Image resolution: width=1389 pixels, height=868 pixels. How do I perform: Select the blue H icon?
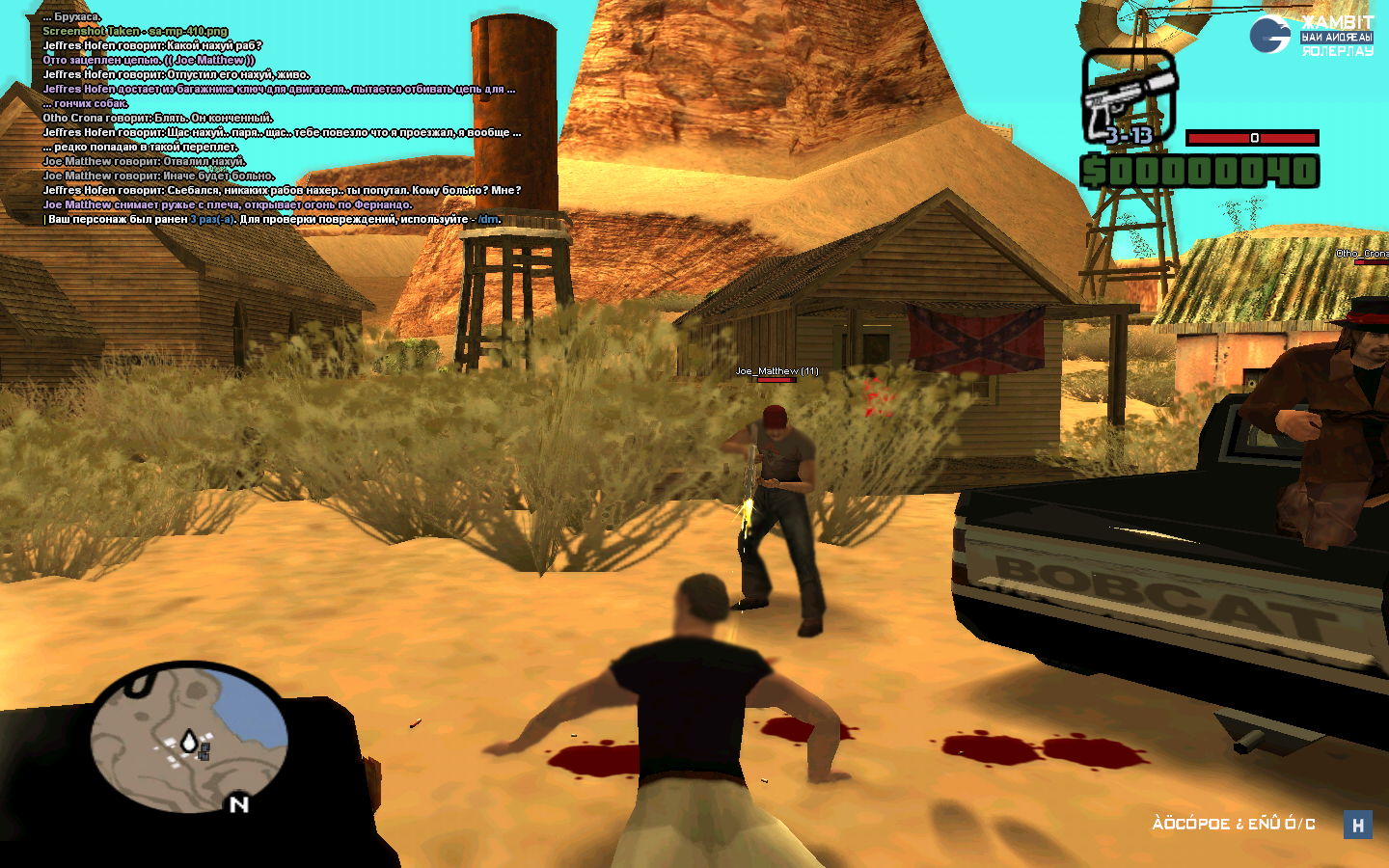[1358, 825]
